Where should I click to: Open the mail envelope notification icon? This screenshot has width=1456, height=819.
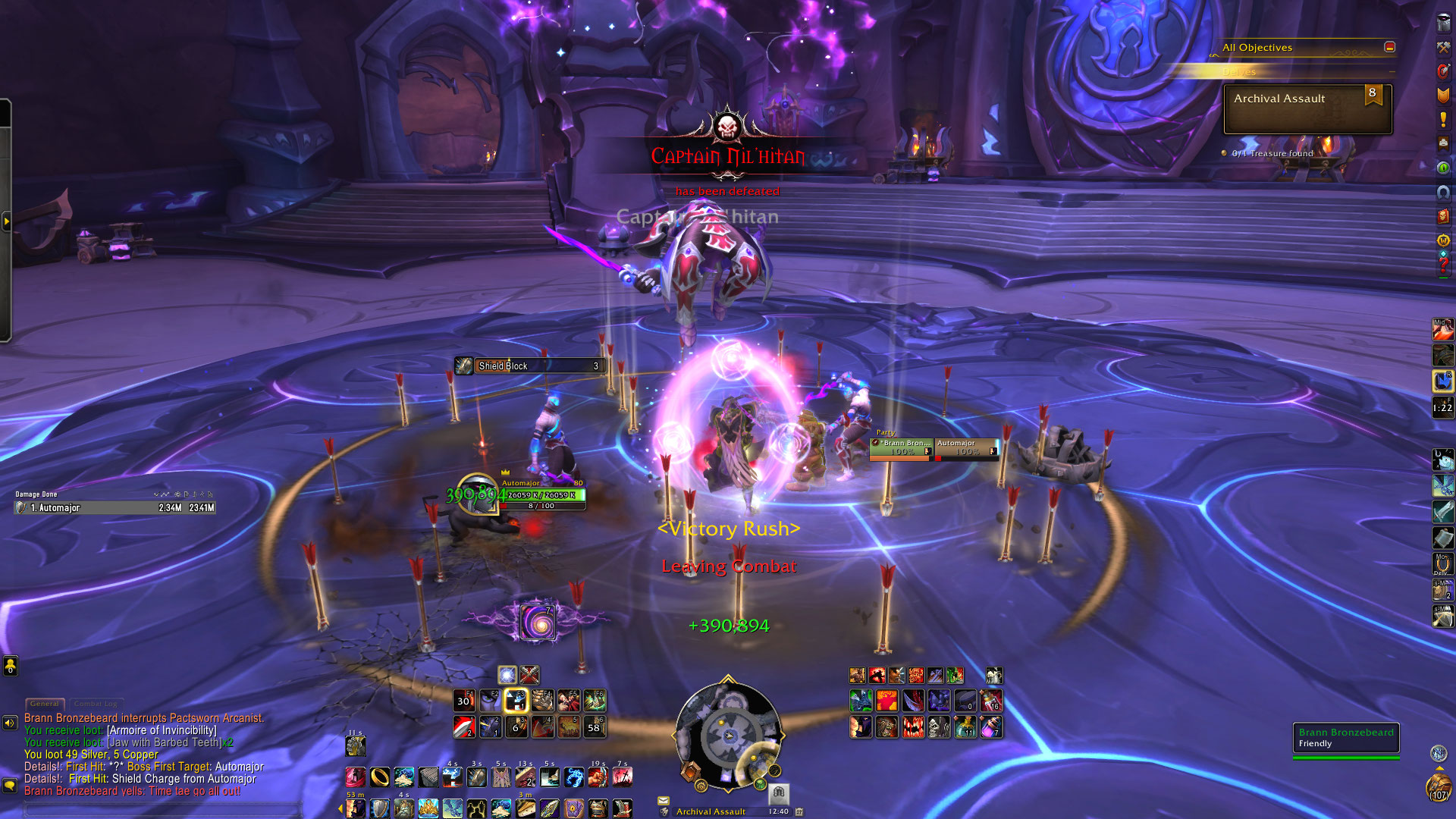(x=664, y=800)
